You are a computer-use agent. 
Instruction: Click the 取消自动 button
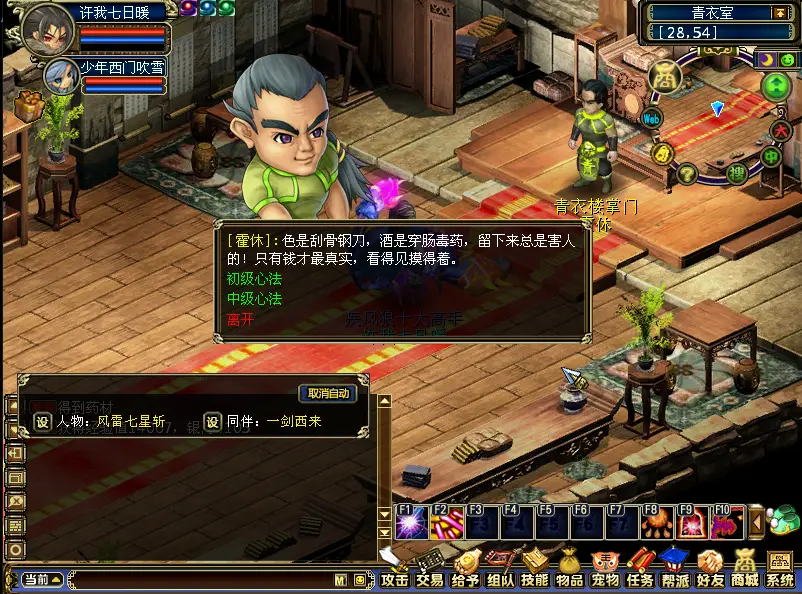tap(328, 393)
